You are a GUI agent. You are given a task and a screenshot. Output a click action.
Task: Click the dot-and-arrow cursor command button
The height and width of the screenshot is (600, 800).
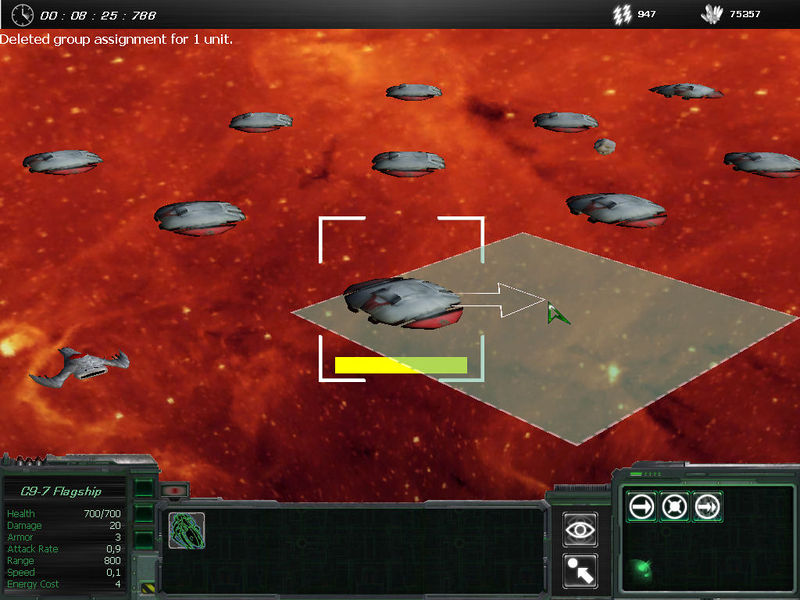click(x=580, y=569)
